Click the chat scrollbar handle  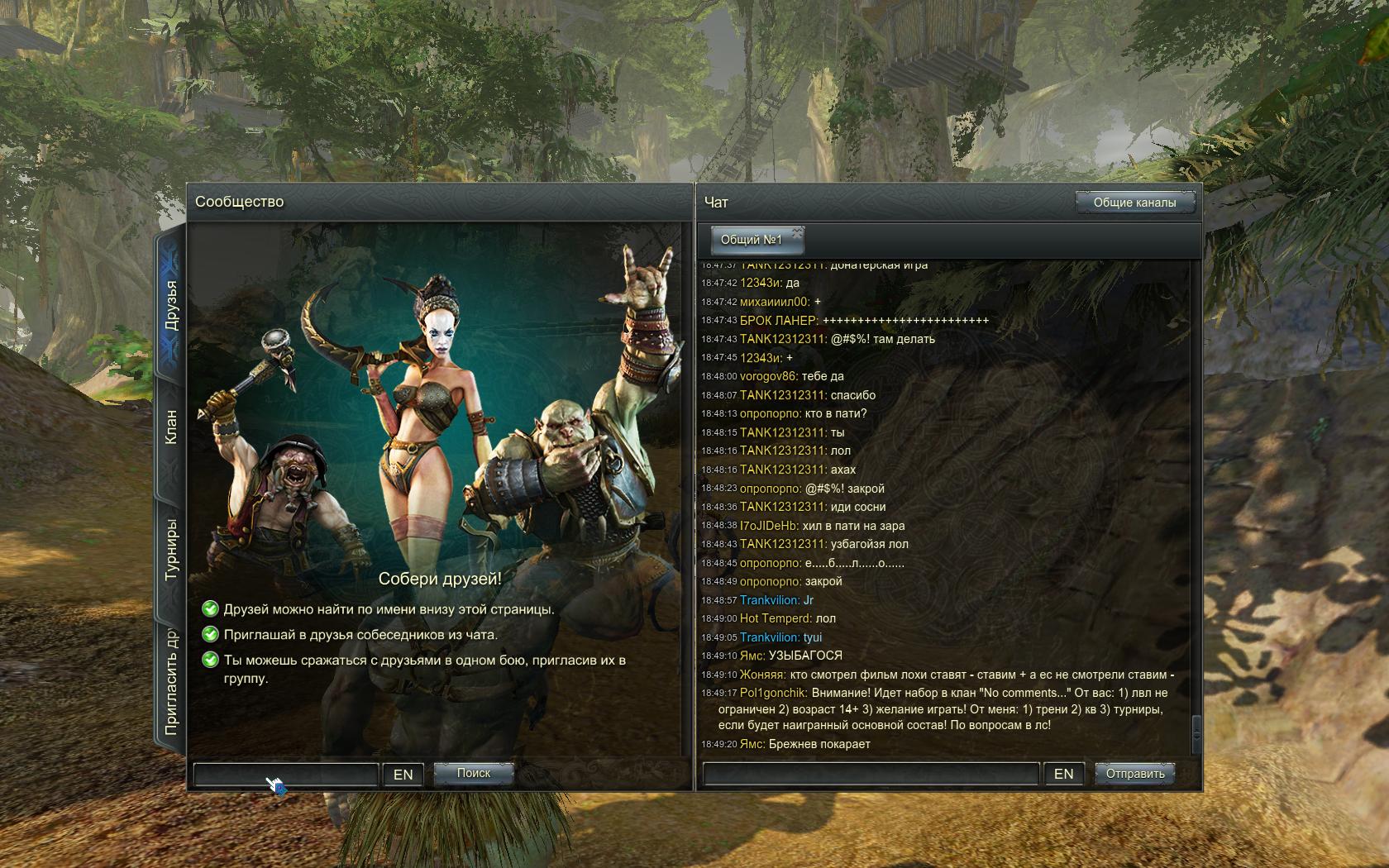(x=1196, y=730)
